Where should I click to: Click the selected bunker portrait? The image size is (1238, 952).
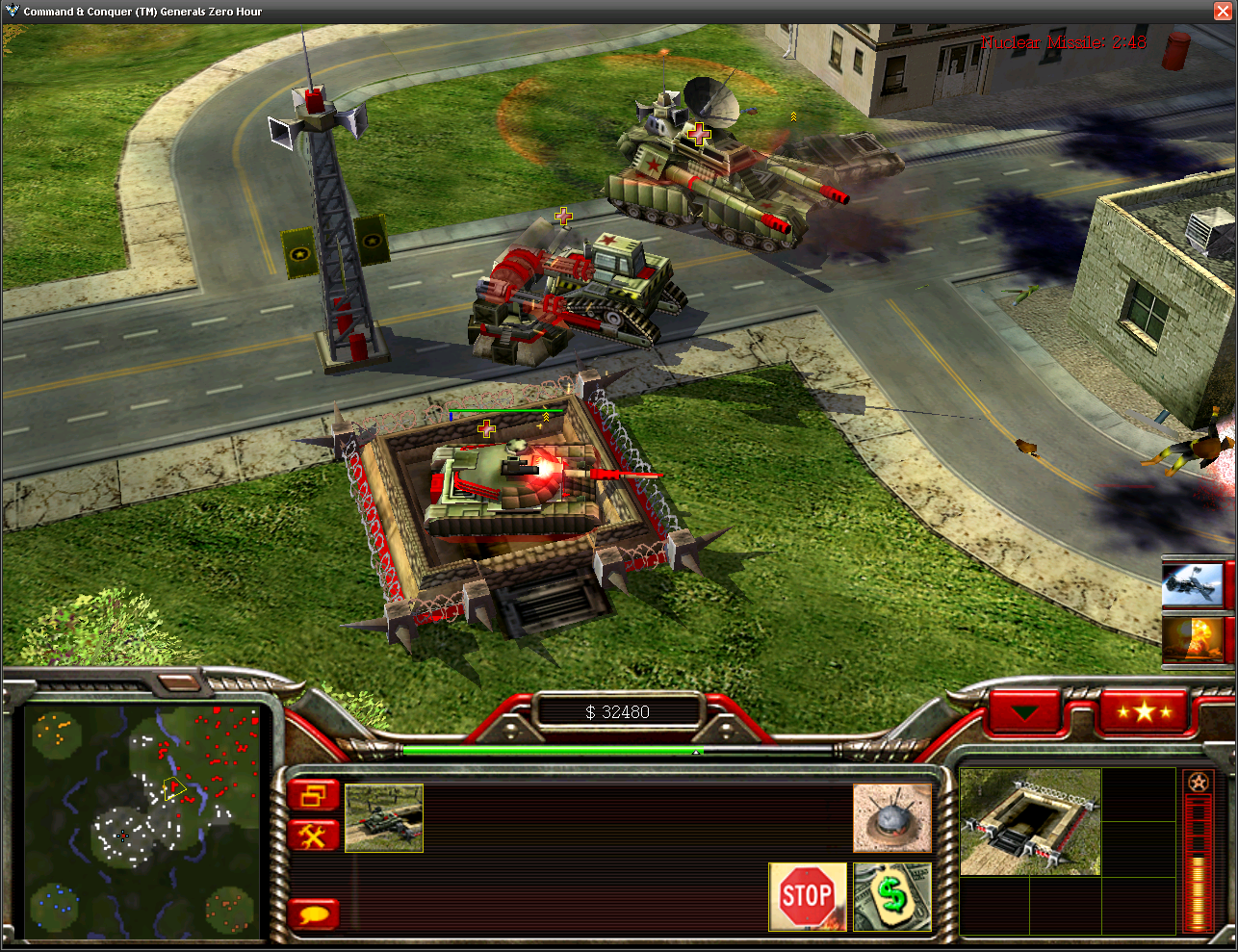1030,822
